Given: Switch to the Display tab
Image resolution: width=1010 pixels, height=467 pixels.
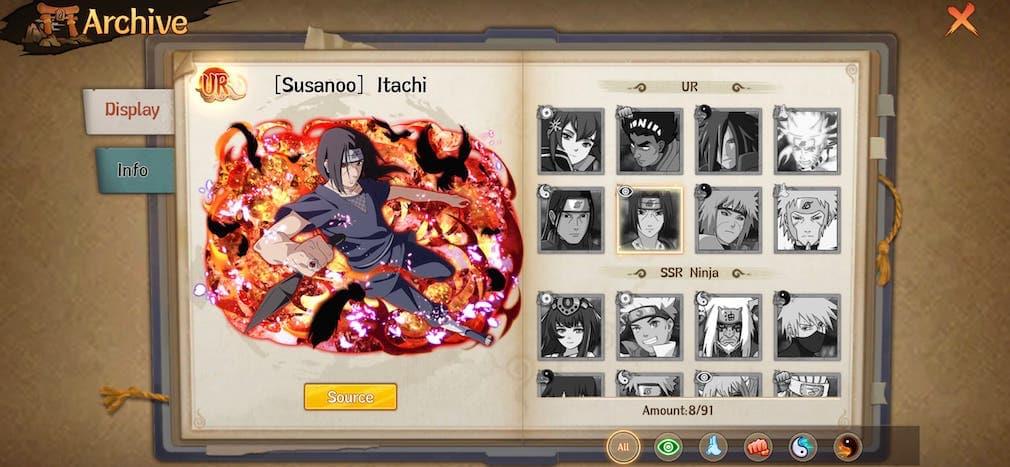Looking at the screenshot, I should pos(131,110).
